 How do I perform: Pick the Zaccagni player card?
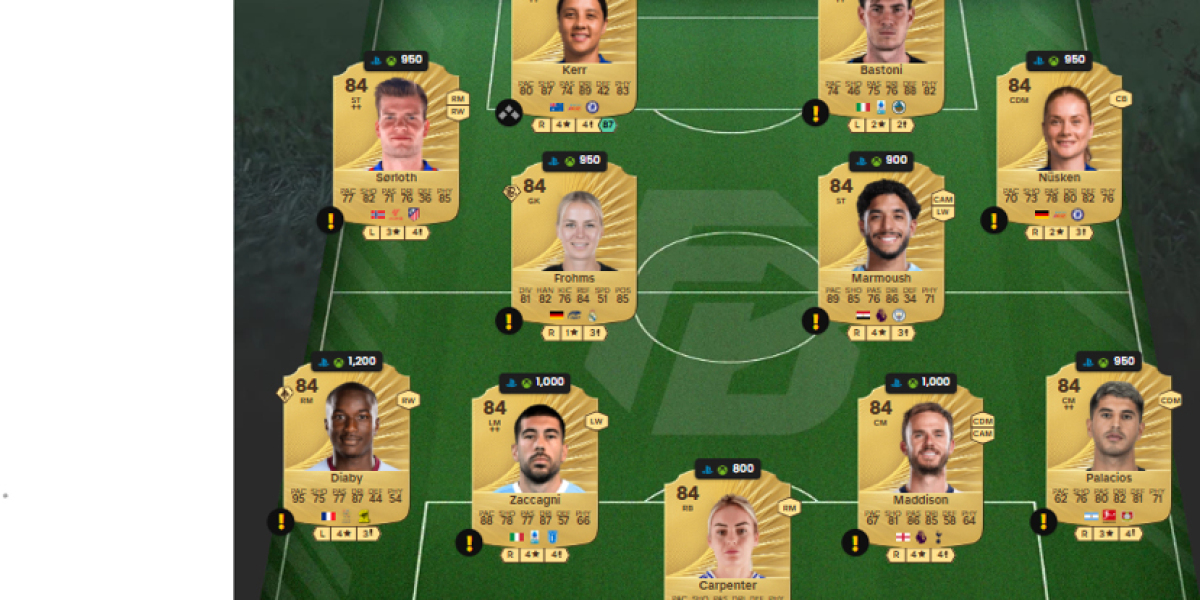click(535, 462)
